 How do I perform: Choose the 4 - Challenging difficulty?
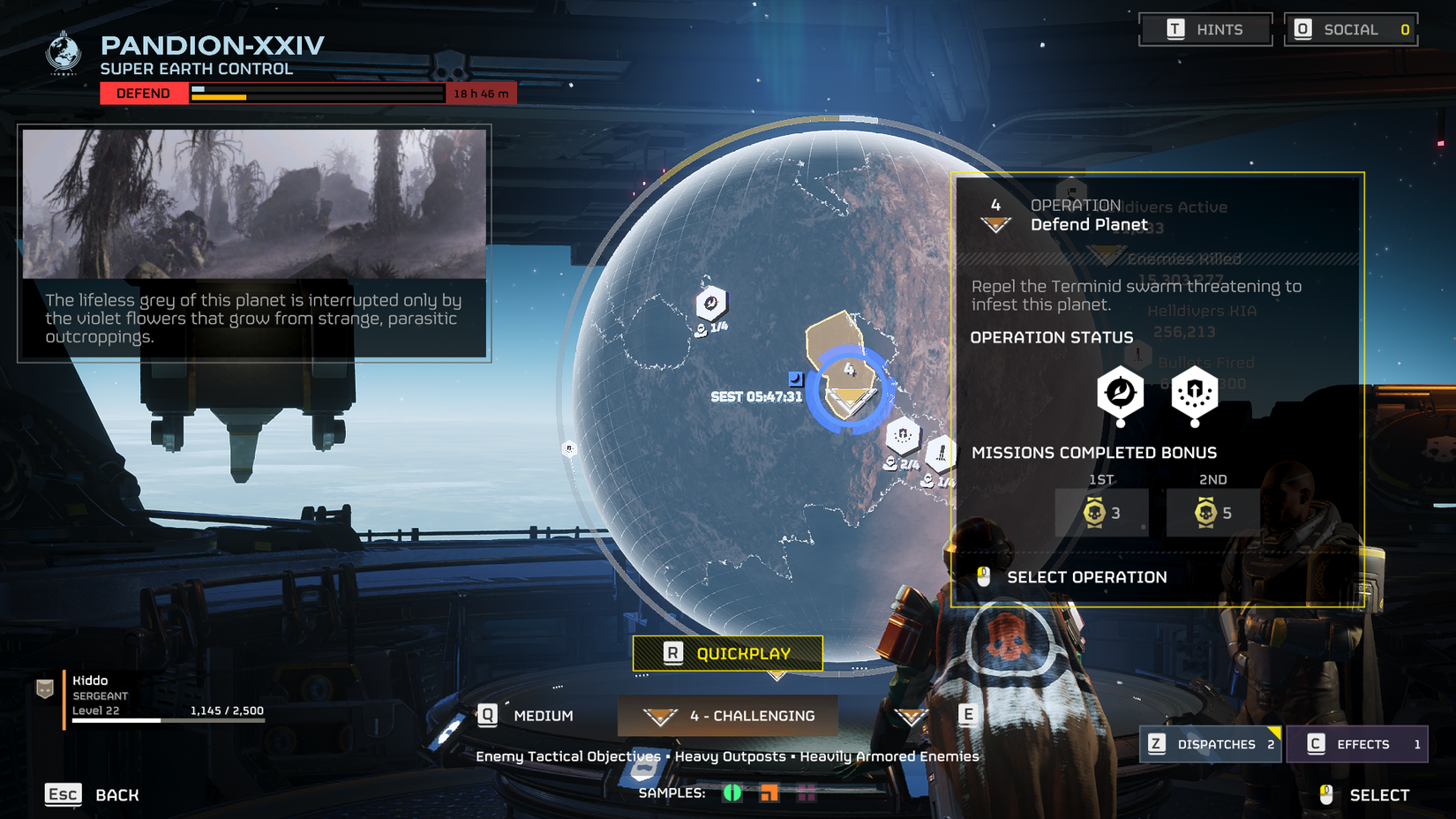728,716
